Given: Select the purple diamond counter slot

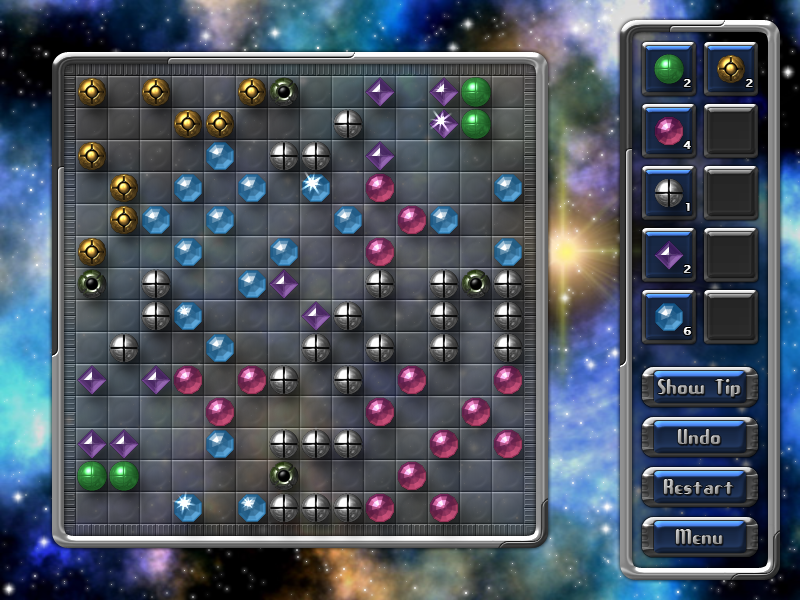Looking at the screenshot, I should tap(668, 256).
